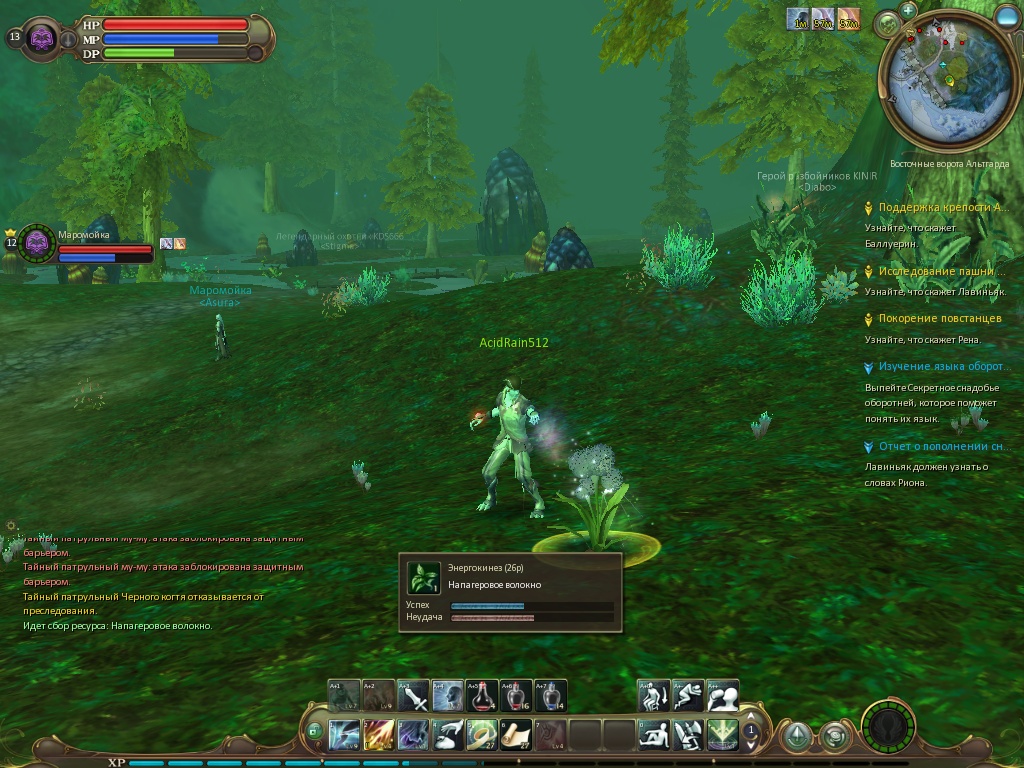The width and height of the screenshot is (1024, 768).
Task: Activate the fiery slash skill
Action: (379, 735)
